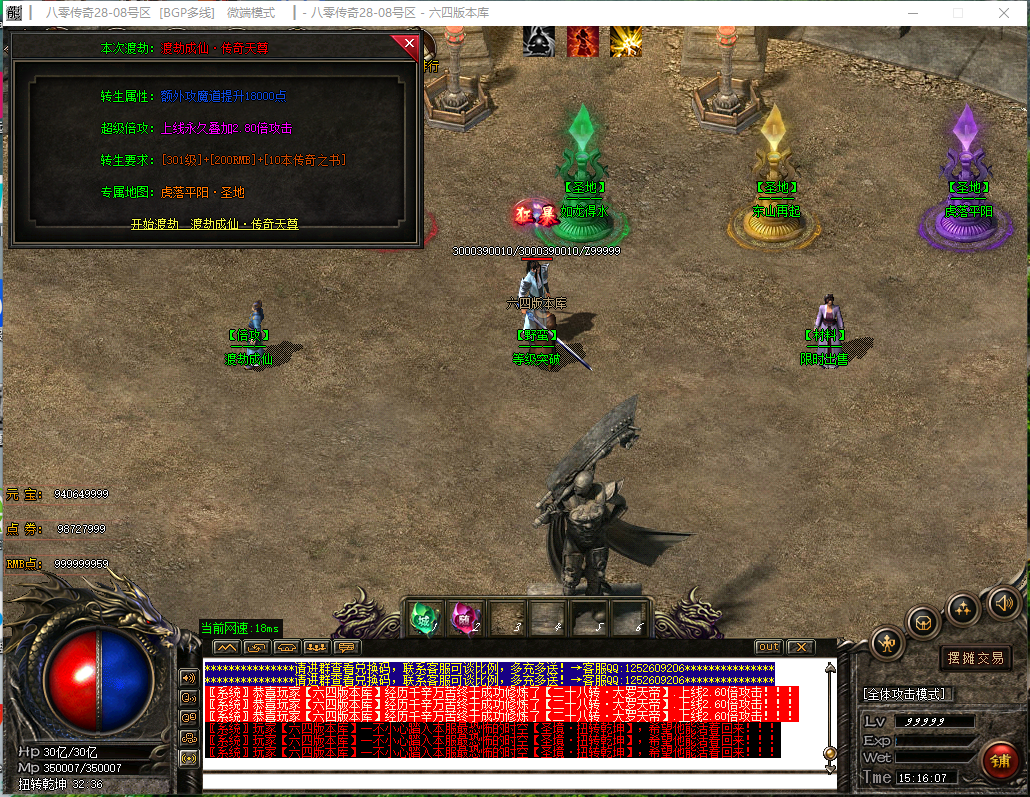Open the 摆摊交易 stall trading button
This screenshot has height=797, width=1030.
click(975, 658)
